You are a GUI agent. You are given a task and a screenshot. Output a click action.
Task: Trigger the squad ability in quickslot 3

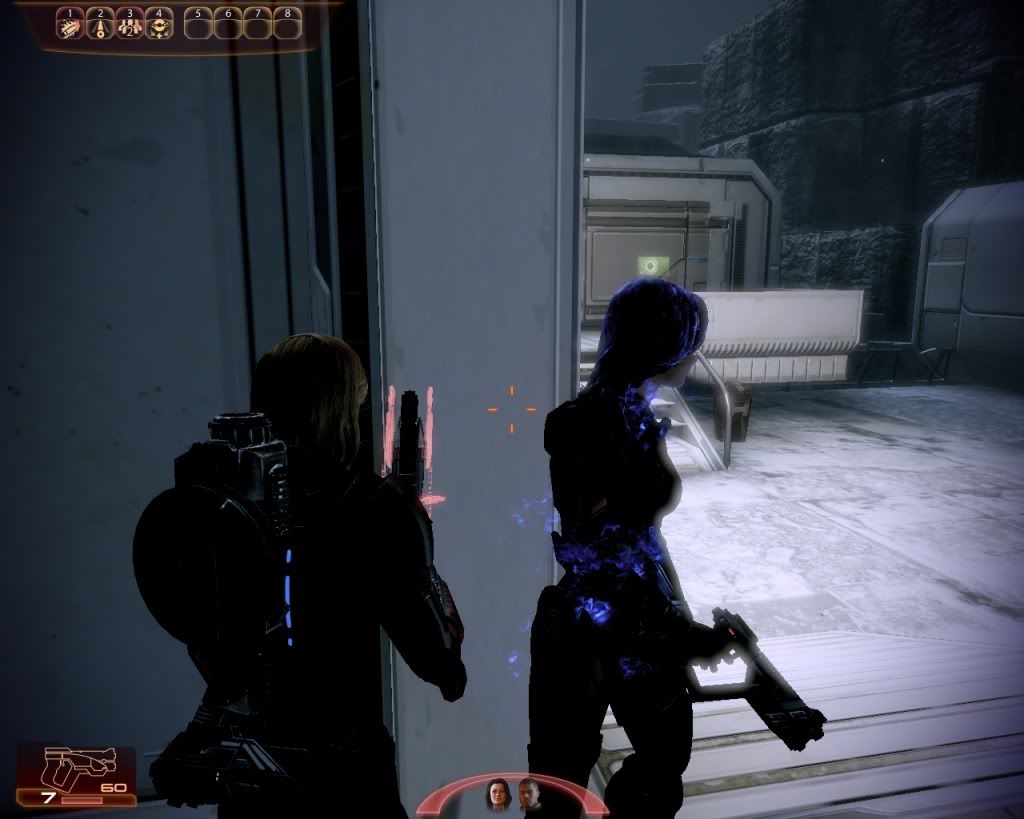tap(129, 27)
